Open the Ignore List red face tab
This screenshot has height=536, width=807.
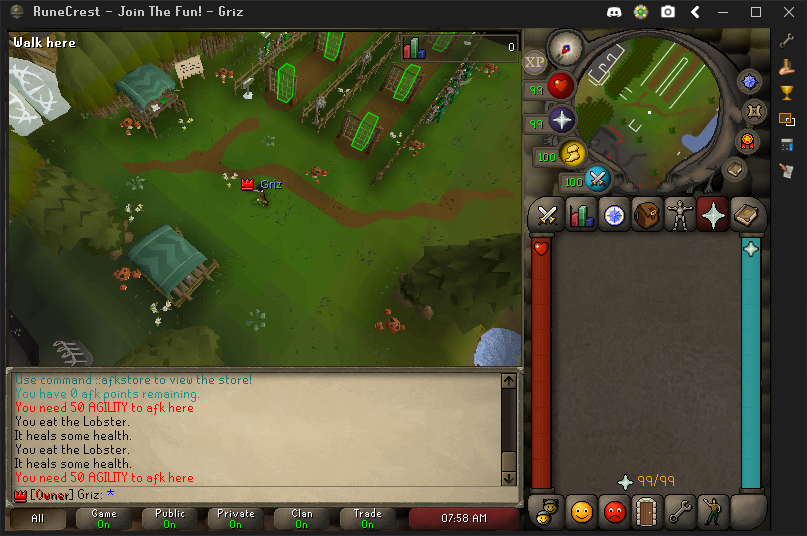(x=615, y=512)
